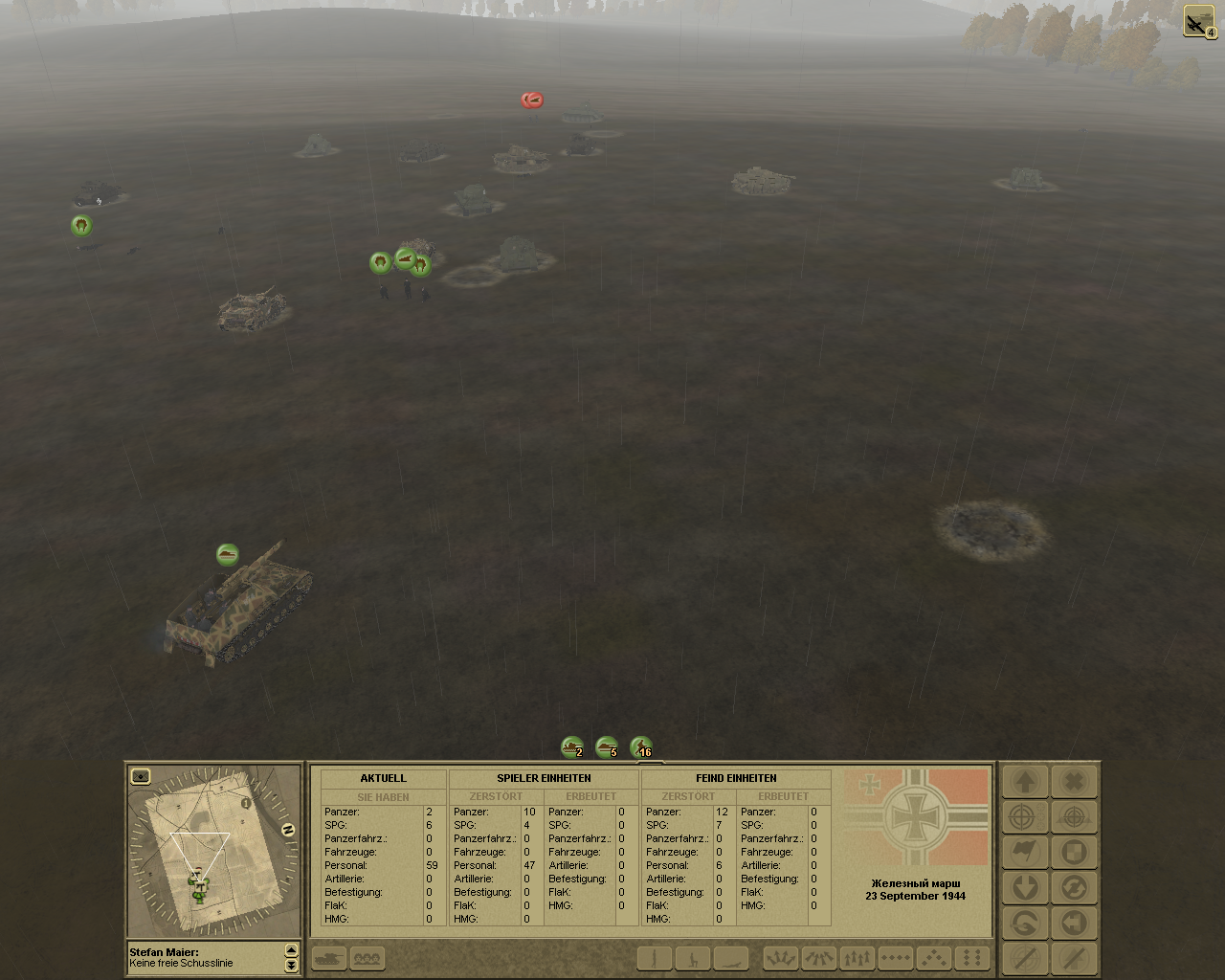Select the tank icon in the bottom toolbar

point(330,958)
